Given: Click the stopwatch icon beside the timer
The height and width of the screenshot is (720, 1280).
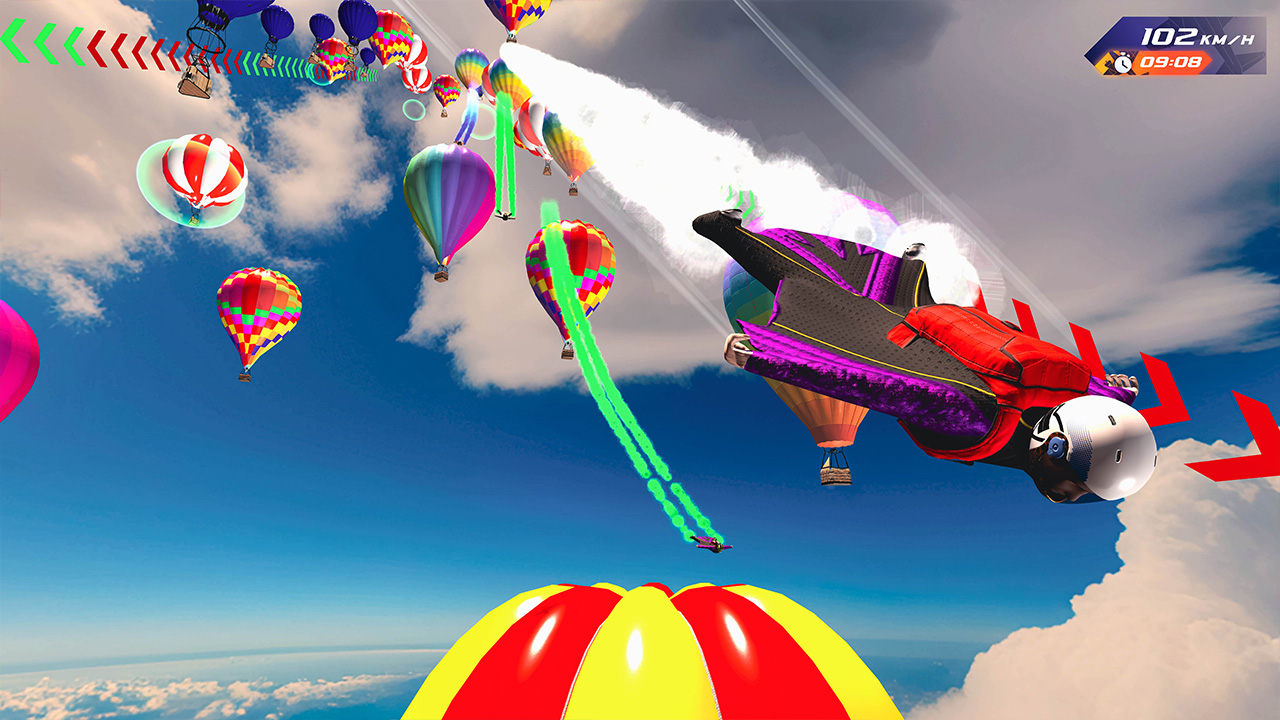Looking at the screenshot, I should pos(1123,62).
